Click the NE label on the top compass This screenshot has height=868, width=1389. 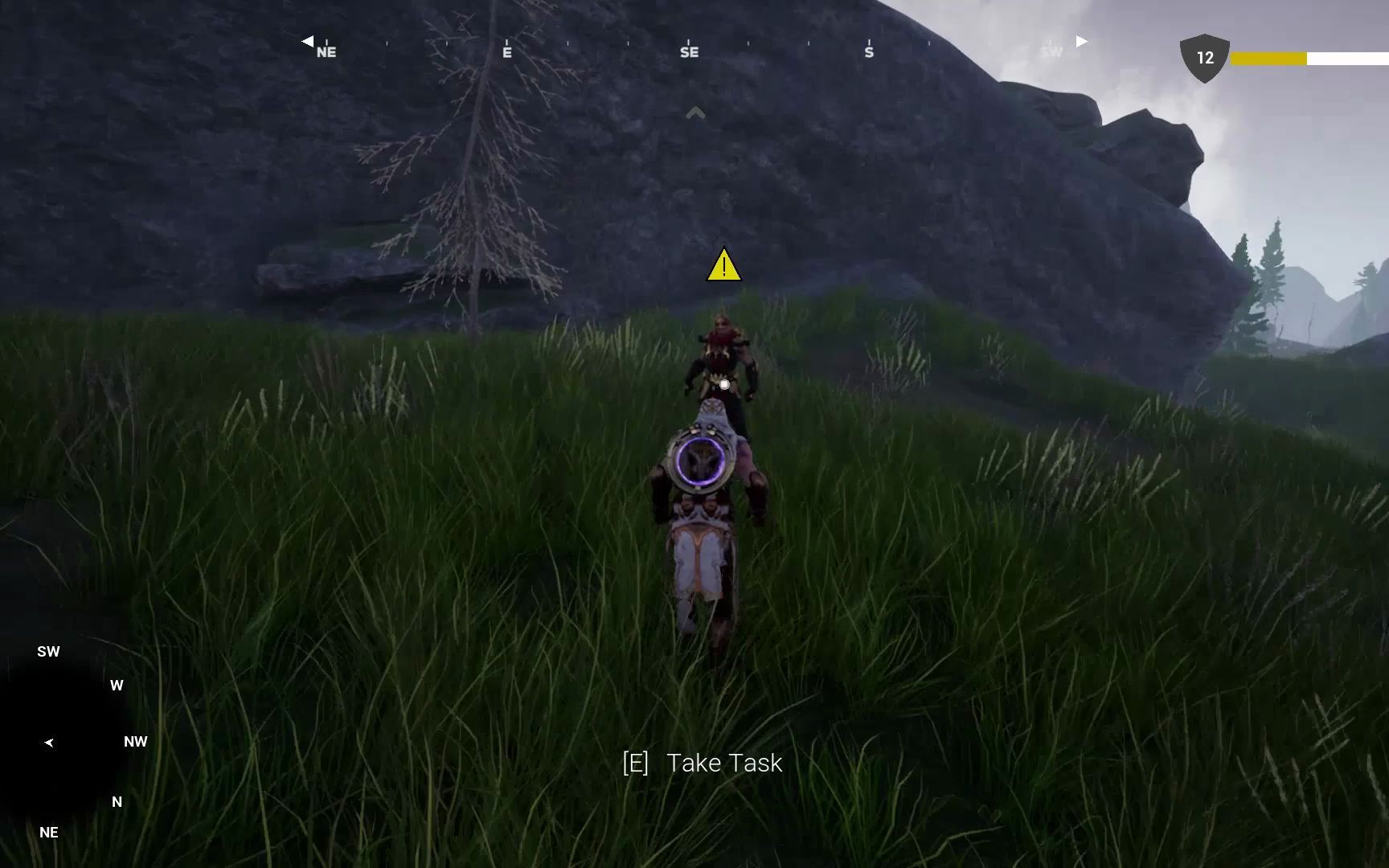326,51
